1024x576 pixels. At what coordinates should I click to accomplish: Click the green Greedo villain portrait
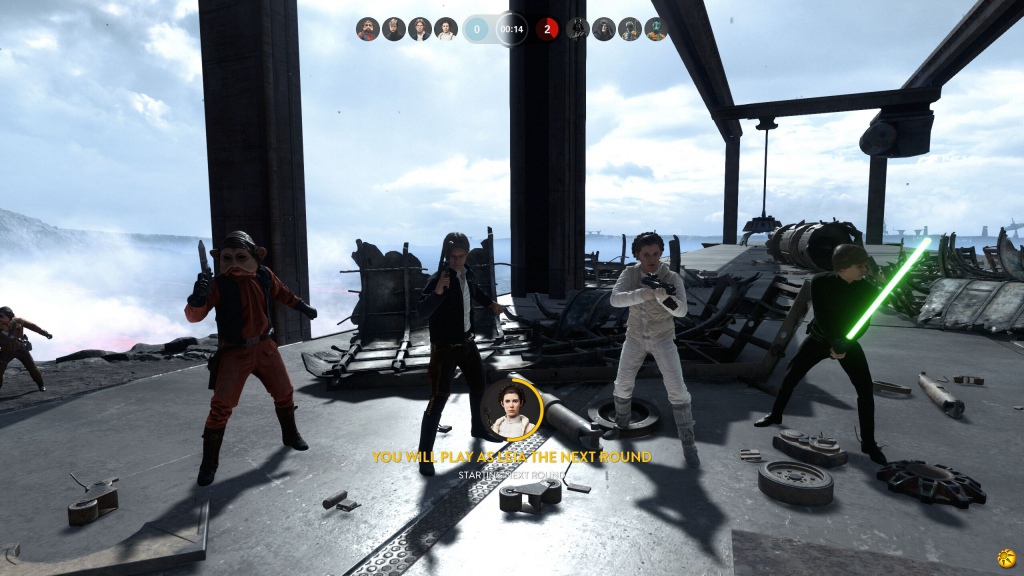point(656,29)
